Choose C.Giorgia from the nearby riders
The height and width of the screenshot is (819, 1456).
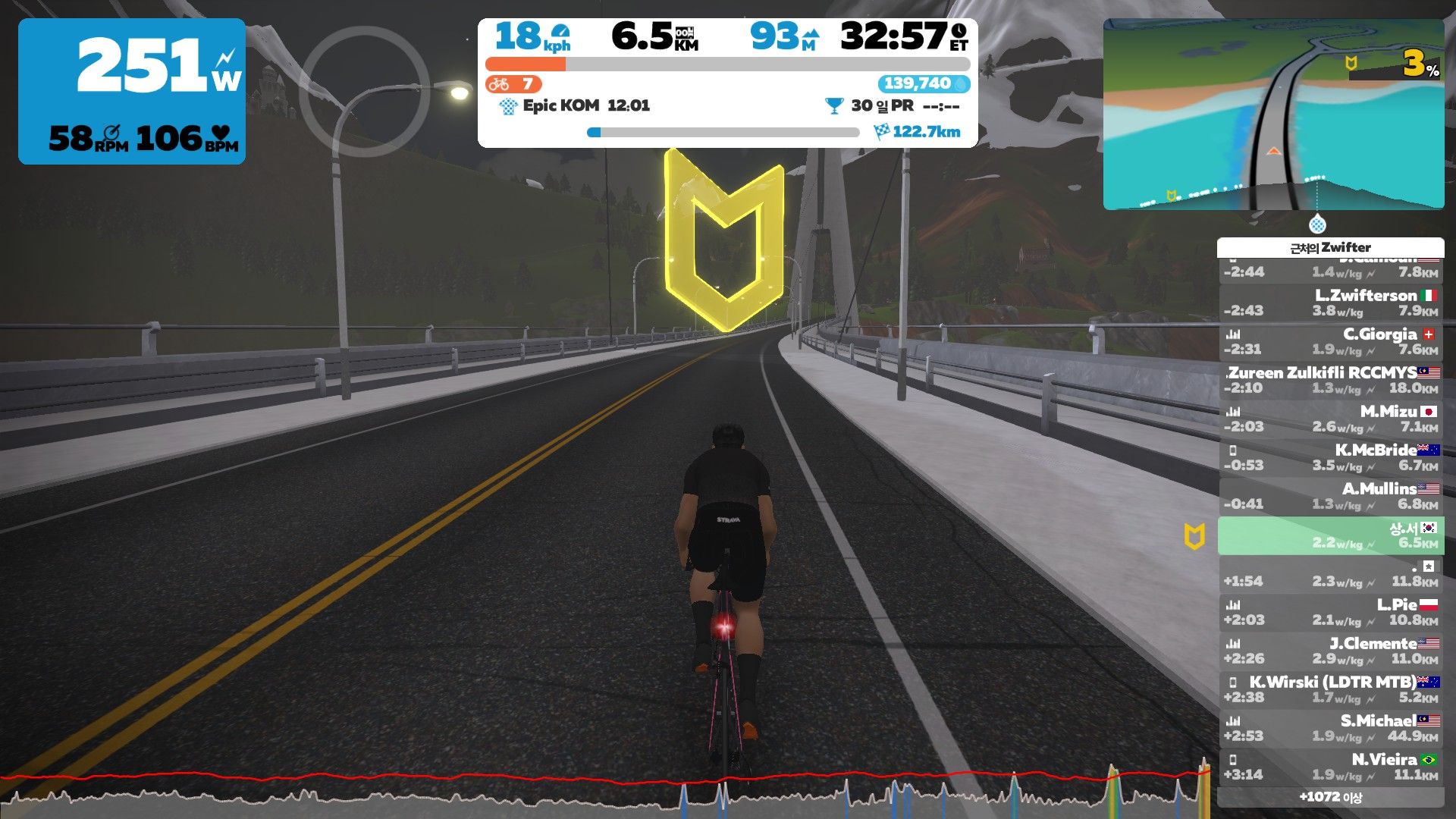[1331, 341]
